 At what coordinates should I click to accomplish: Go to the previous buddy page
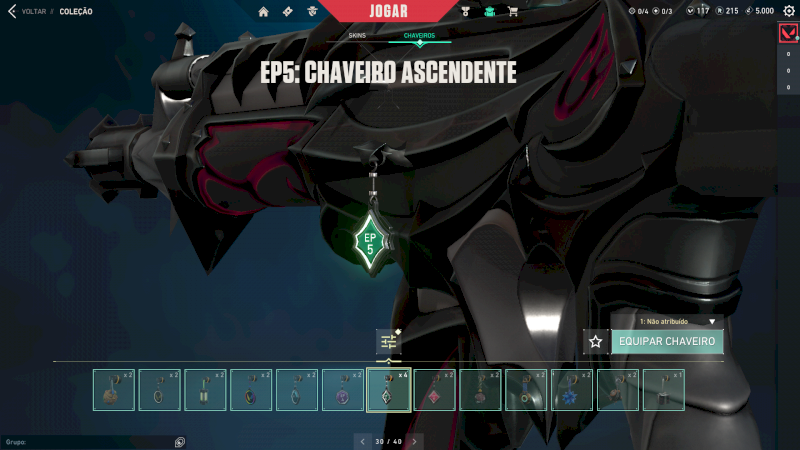click(x=362, y=440)
